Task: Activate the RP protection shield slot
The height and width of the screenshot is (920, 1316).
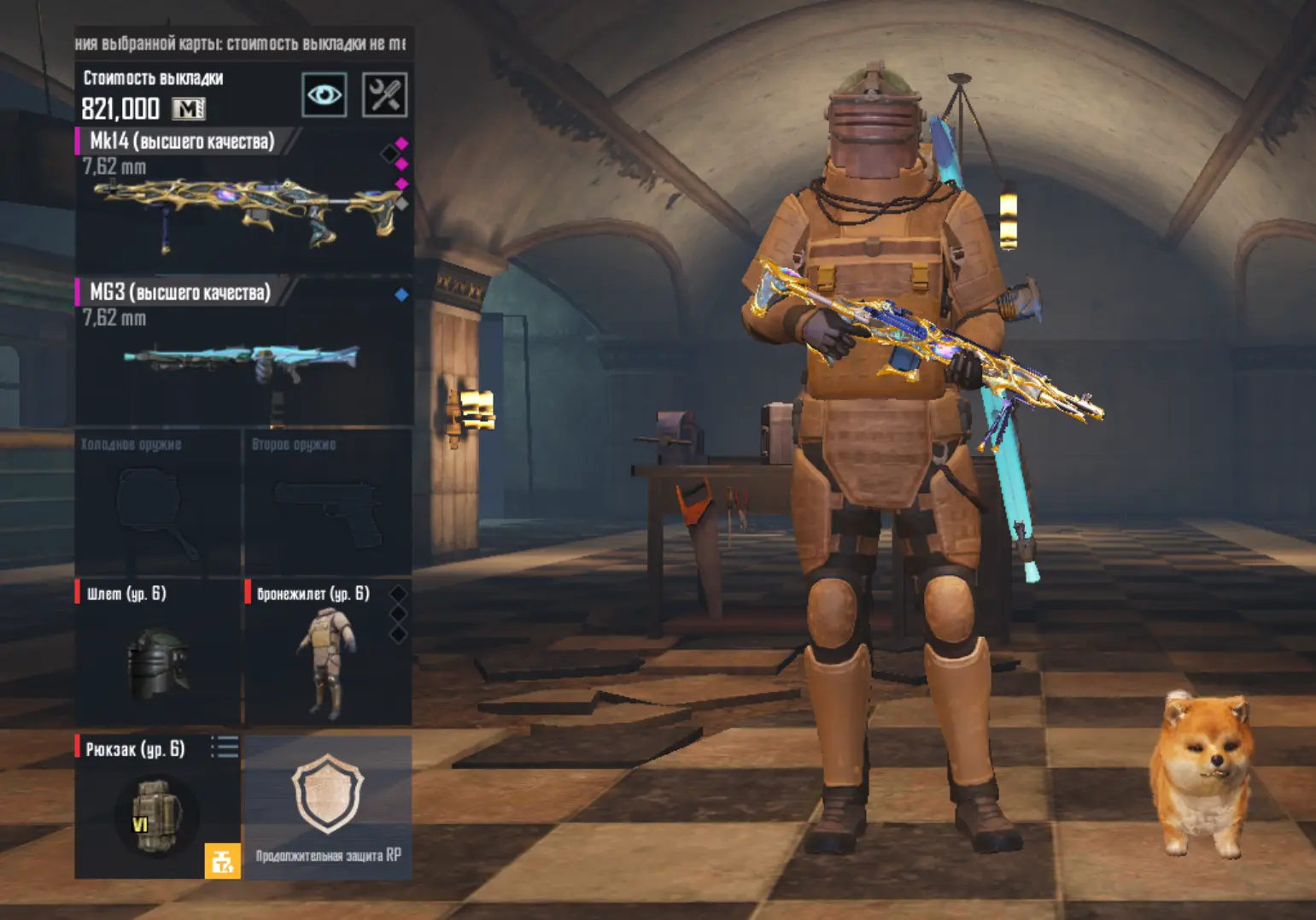Action: [x=328, y=807]
